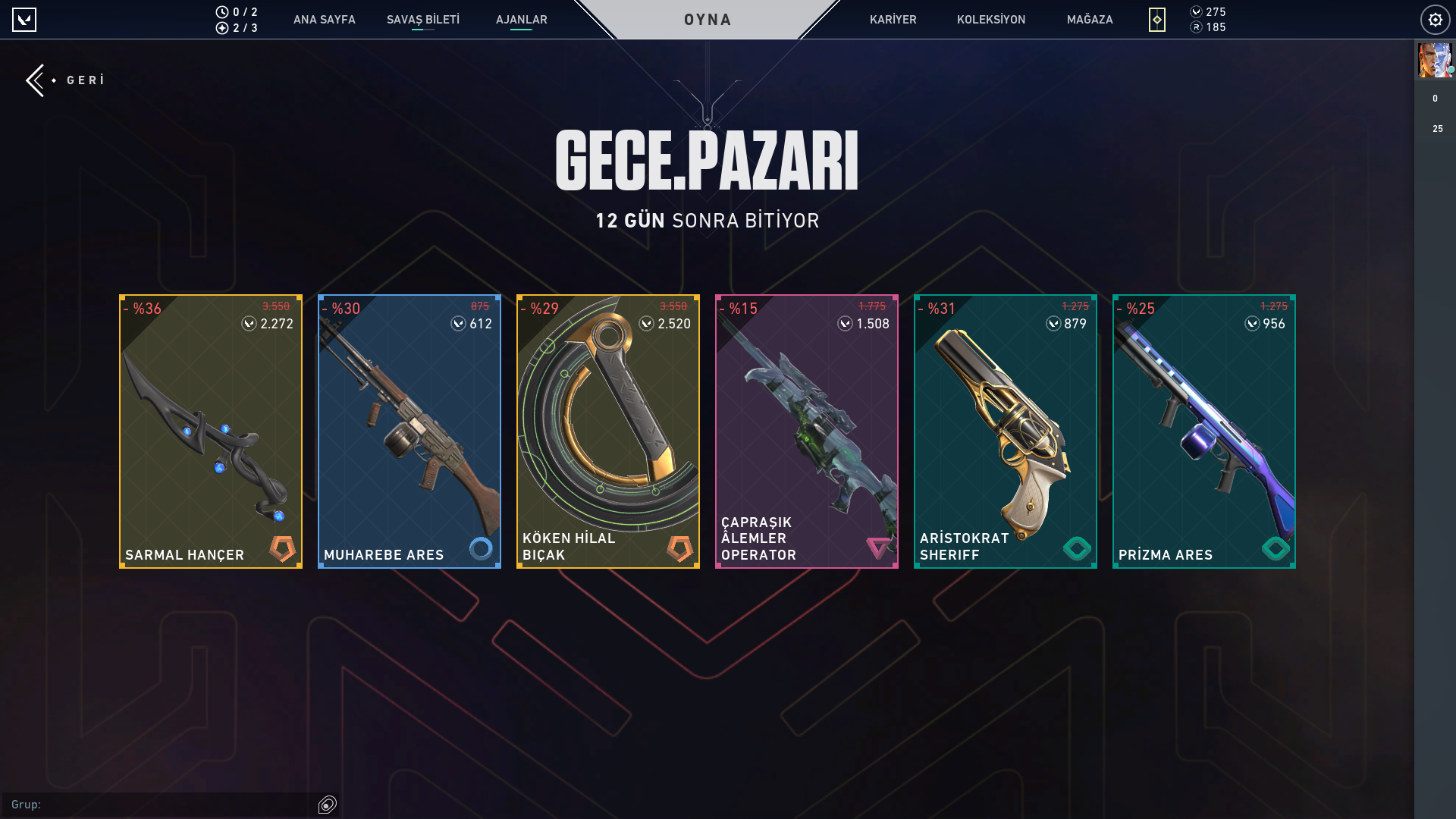Image resolution: width=1456 pixels, height=819 pixels.
Task: Pick the Çapraşık Âlemler Operator card
Action: point(807,431)
